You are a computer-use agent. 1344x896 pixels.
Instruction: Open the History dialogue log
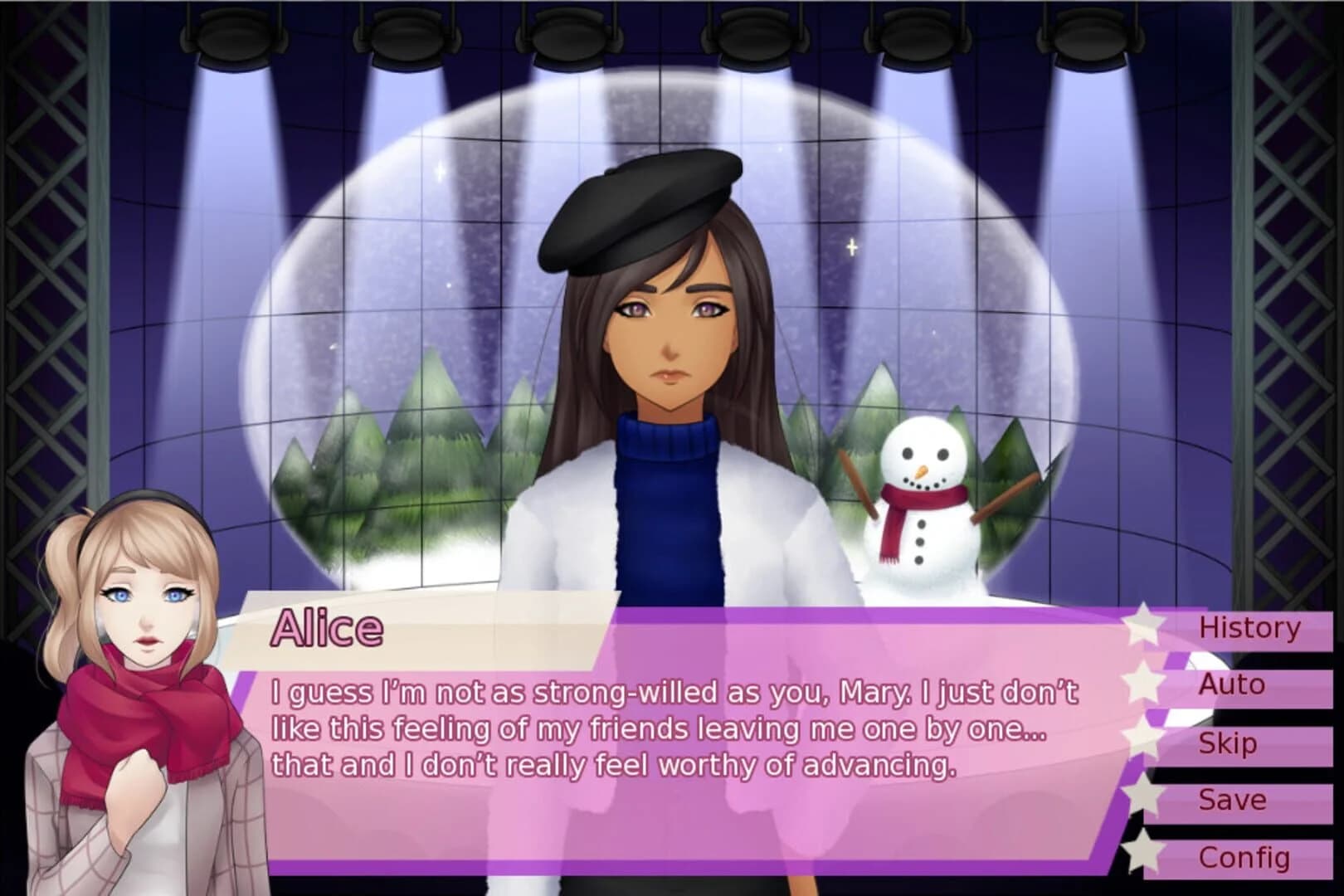[x=1249, y=627]
